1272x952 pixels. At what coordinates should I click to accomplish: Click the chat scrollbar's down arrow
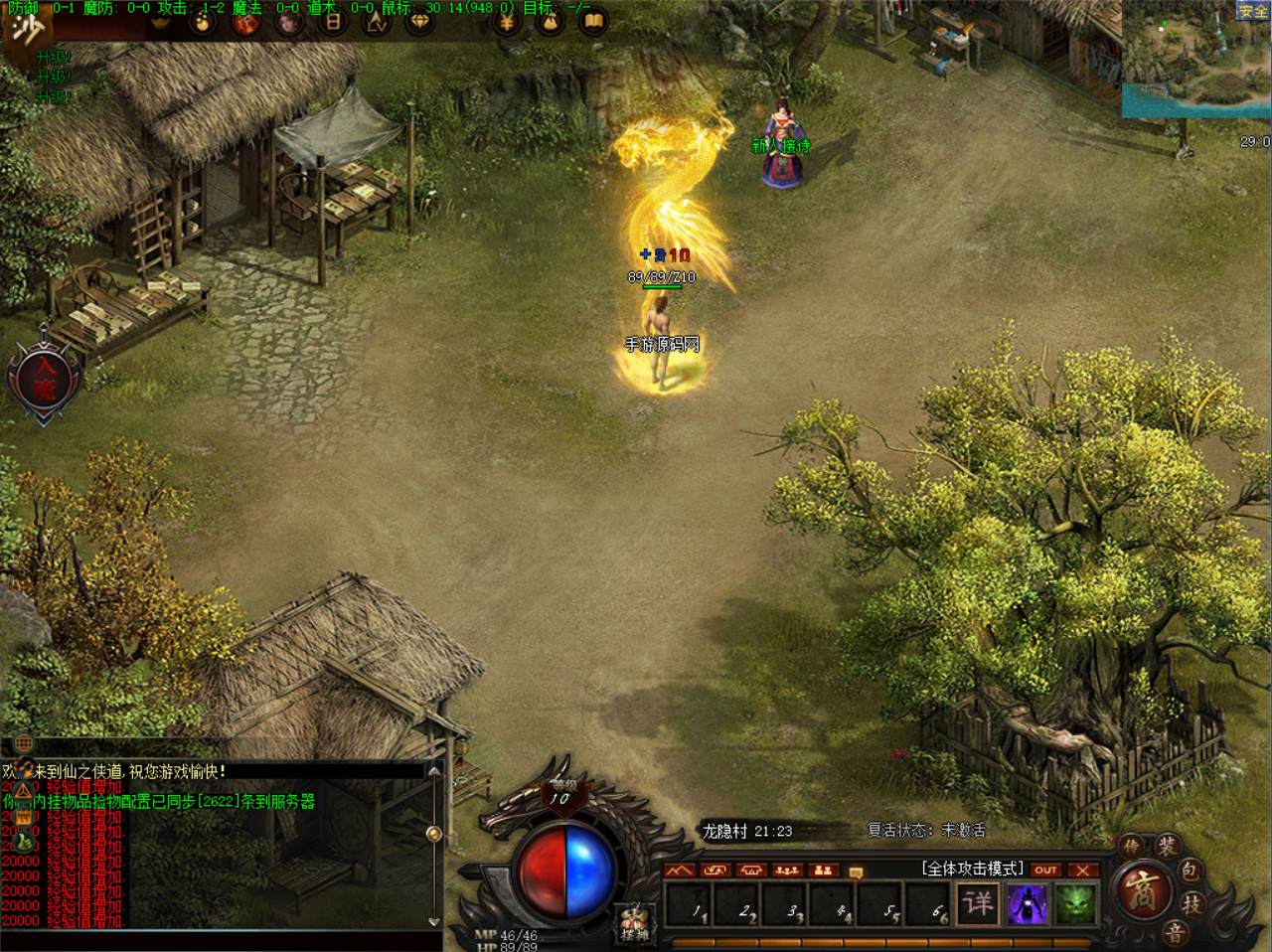pos(433,922)
